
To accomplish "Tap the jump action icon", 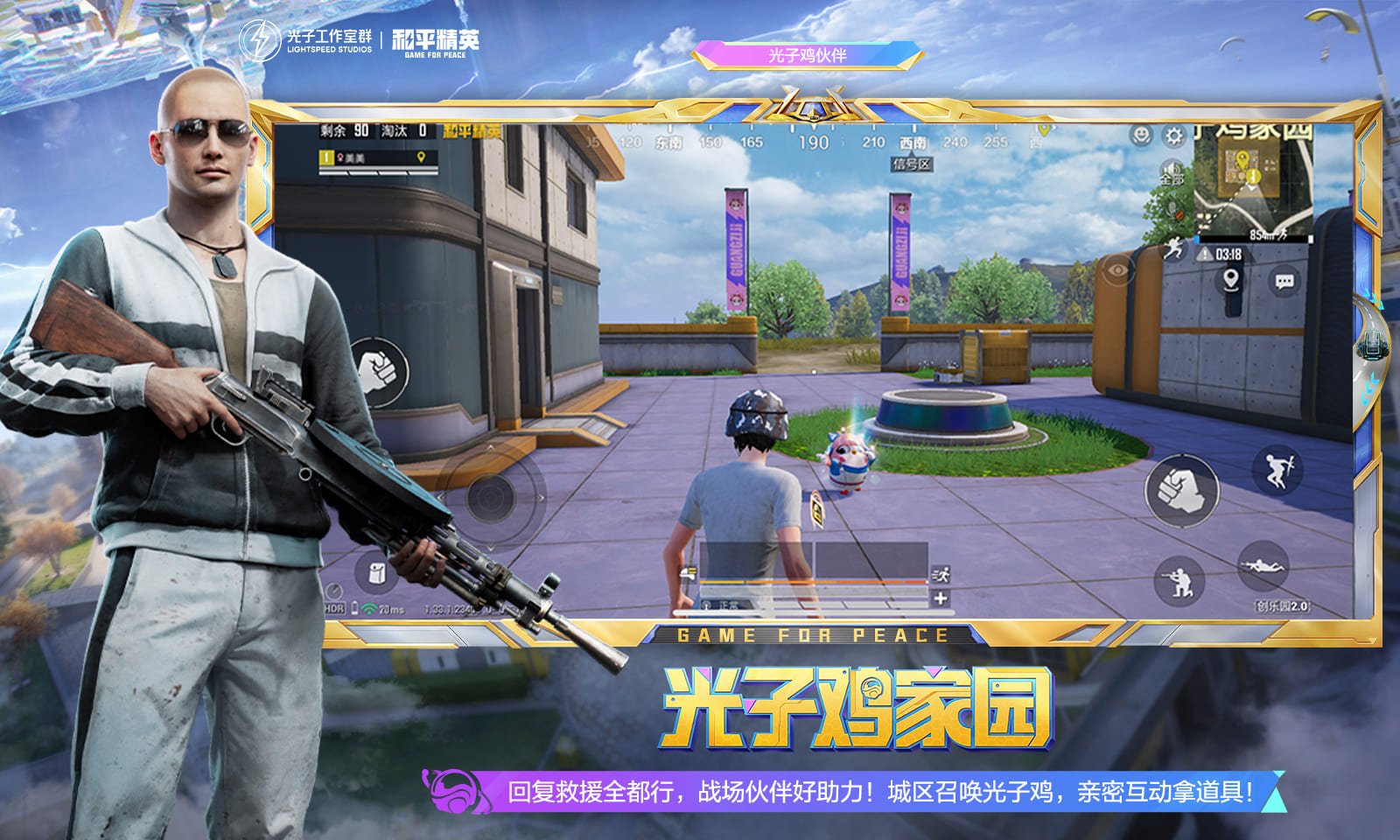I will [x=1277, y=470].
